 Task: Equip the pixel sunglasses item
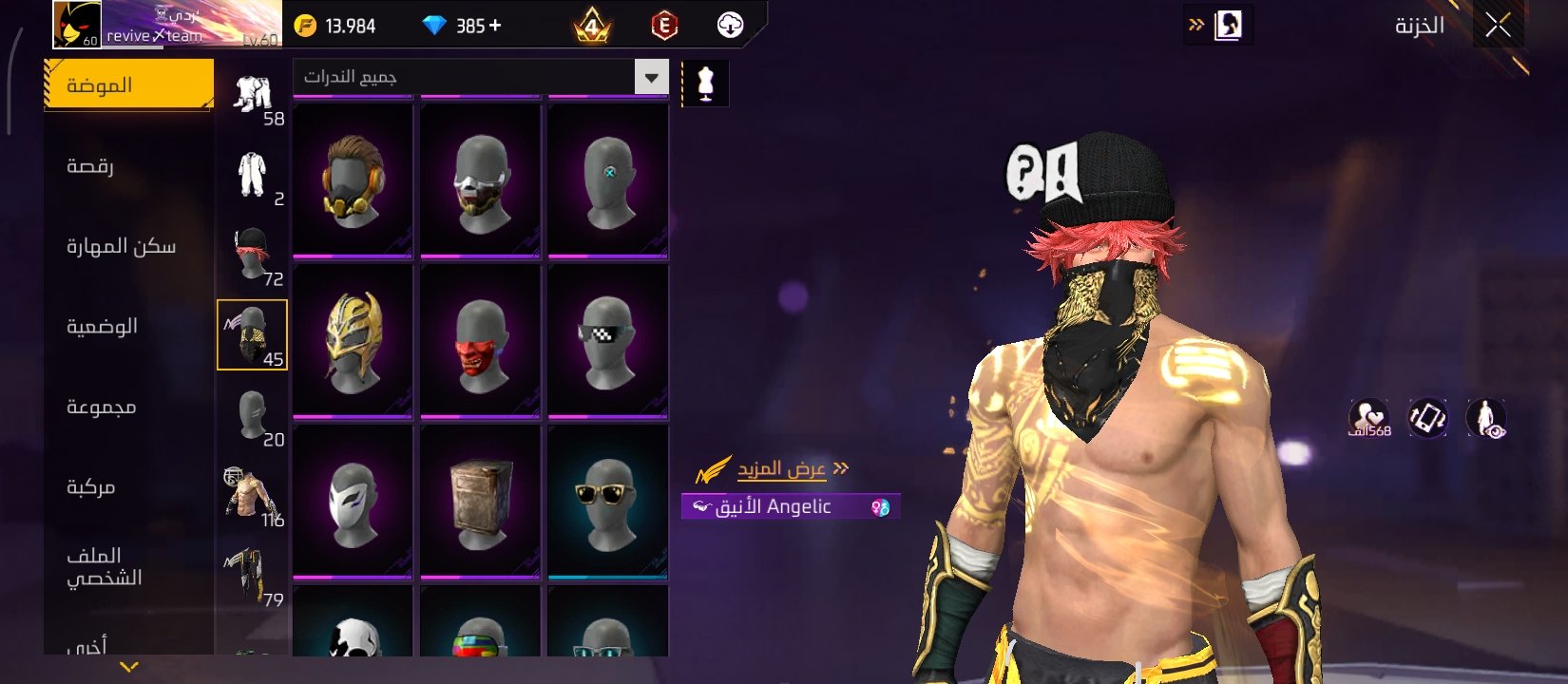point(608,342)
